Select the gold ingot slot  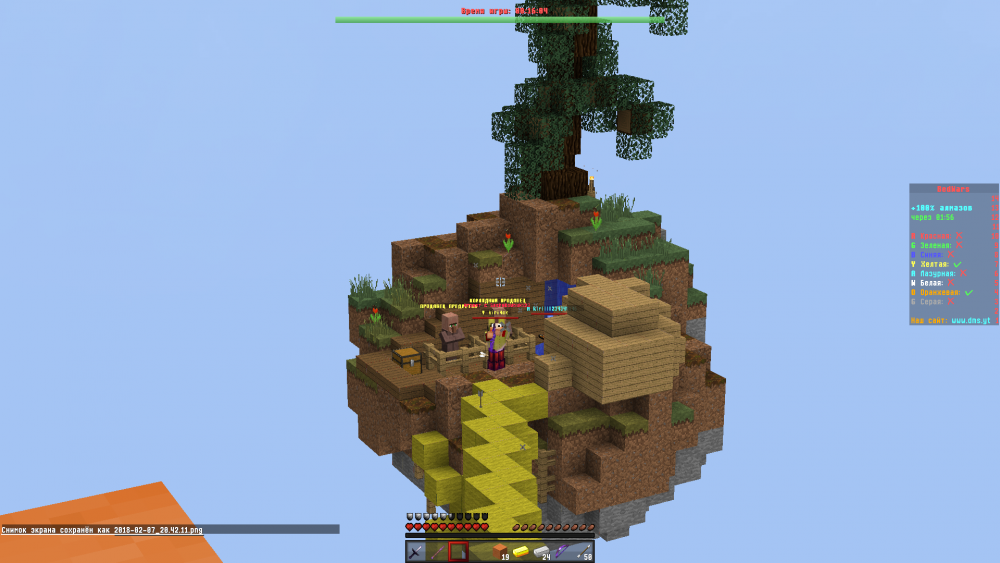click(521, 551)
